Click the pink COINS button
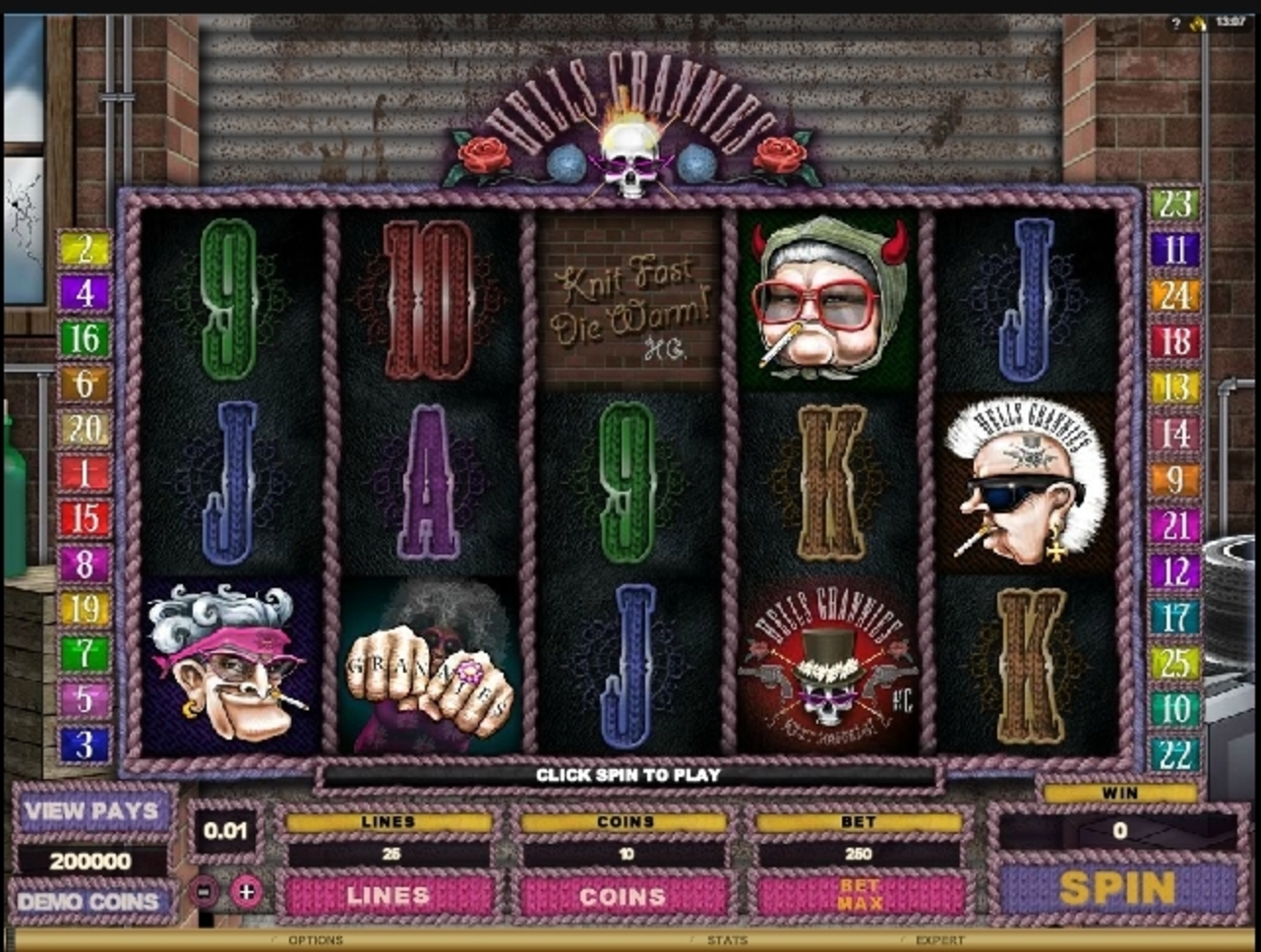Viewport: 1261px width, 952px height. coord(623,895)
